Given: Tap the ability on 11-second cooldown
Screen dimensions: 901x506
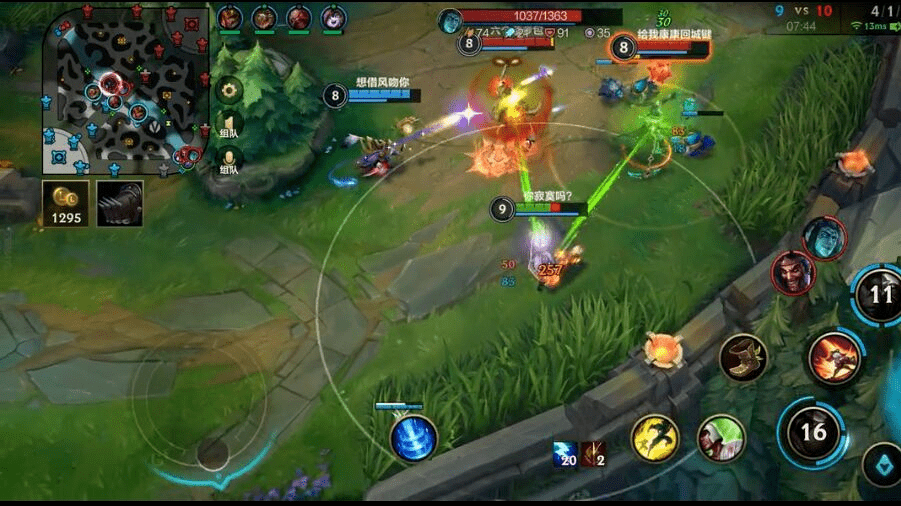Looking at the screenshot, I should (x=880, y=295).
